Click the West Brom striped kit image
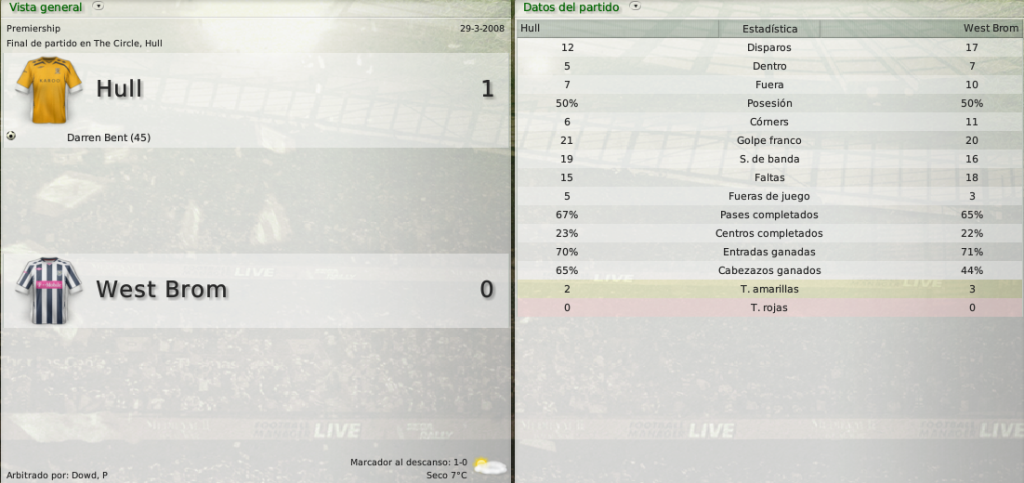The width and height of the screenshot is (1024, 483). tap(42, 290)
